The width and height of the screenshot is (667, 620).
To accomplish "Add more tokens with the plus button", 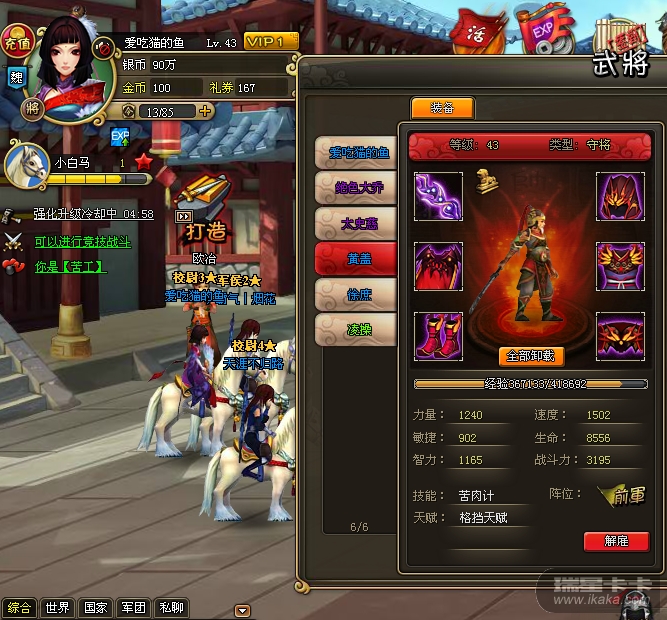I will tap(205, 112).
